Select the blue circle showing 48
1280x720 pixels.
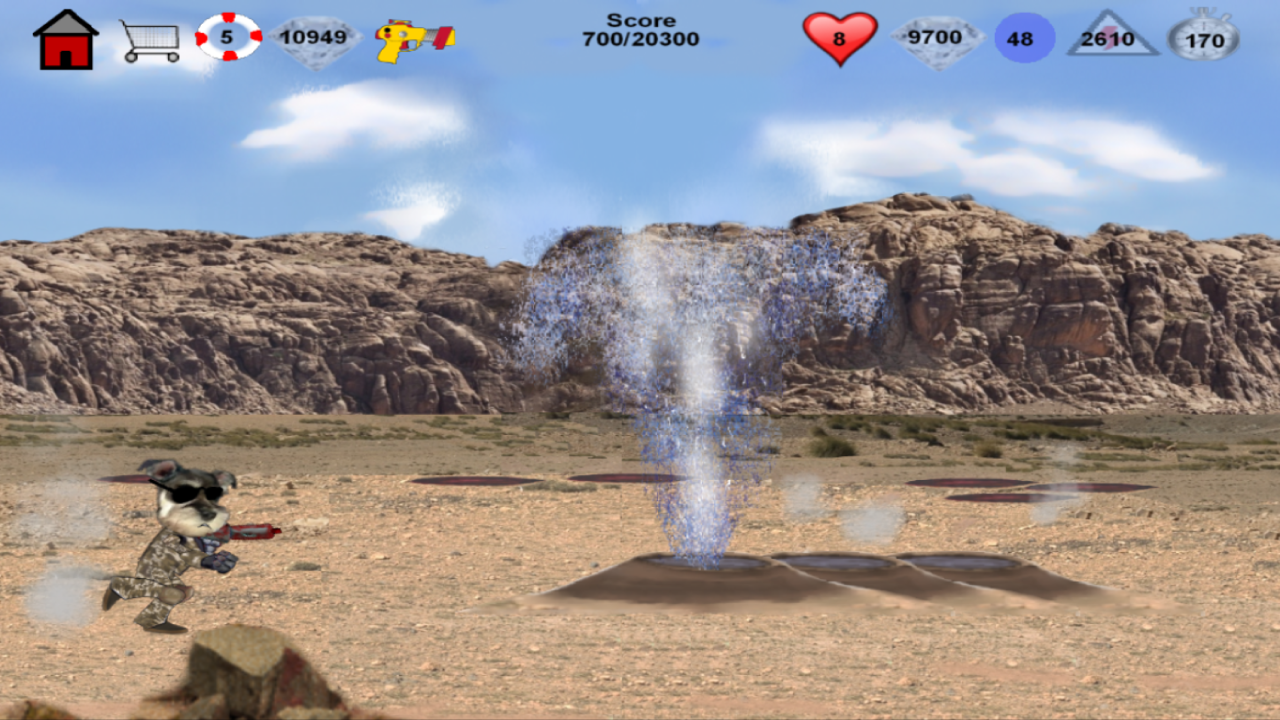click(1023, 36)
